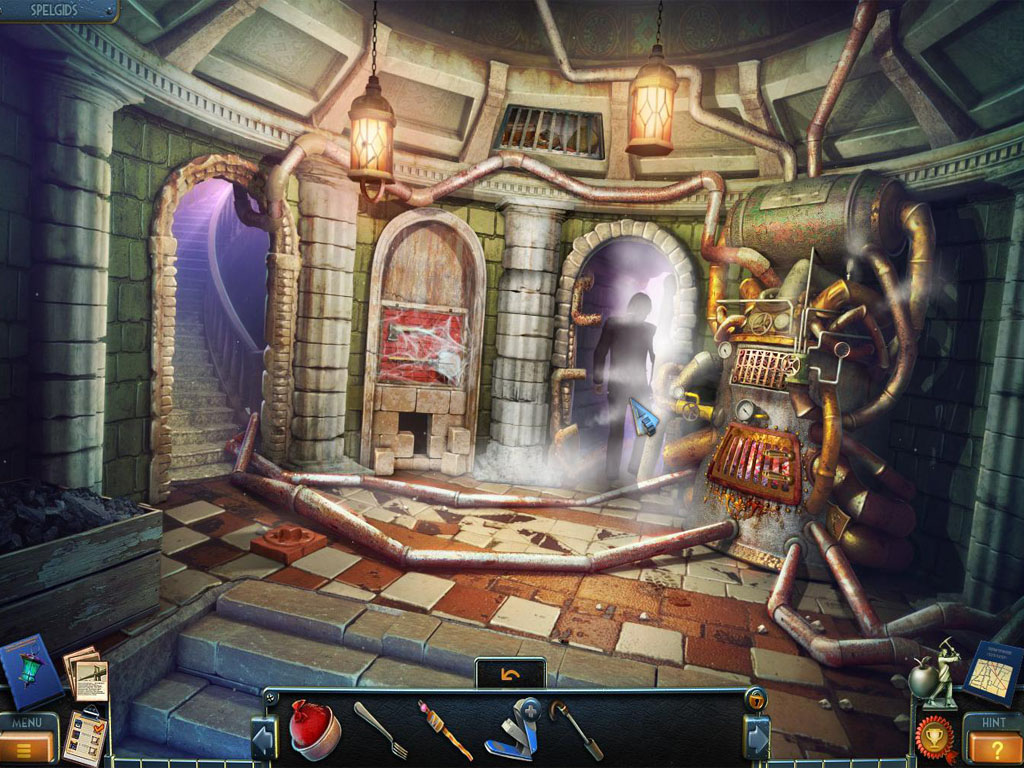Open the Spelgids strategy guide tab
This screenshot has height=768, width=1024.
[55, 11]
